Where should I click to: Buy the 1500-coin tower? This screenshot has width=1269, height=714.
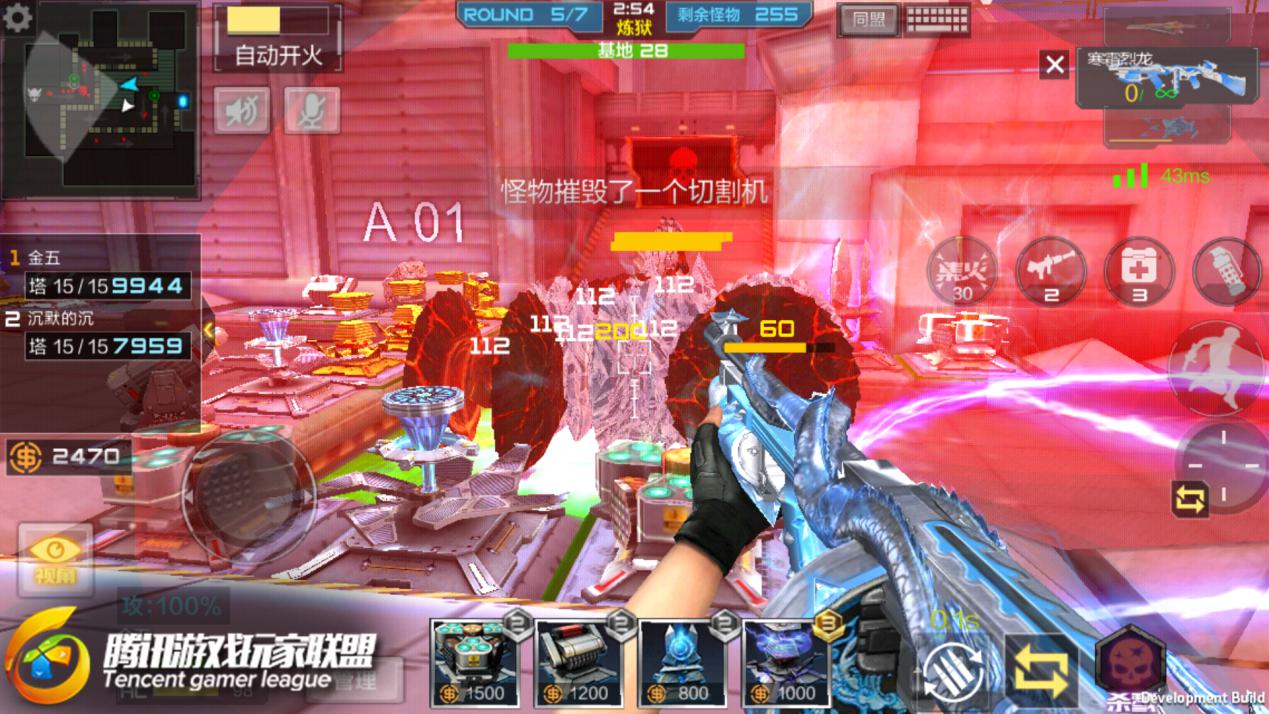[474, 663]
